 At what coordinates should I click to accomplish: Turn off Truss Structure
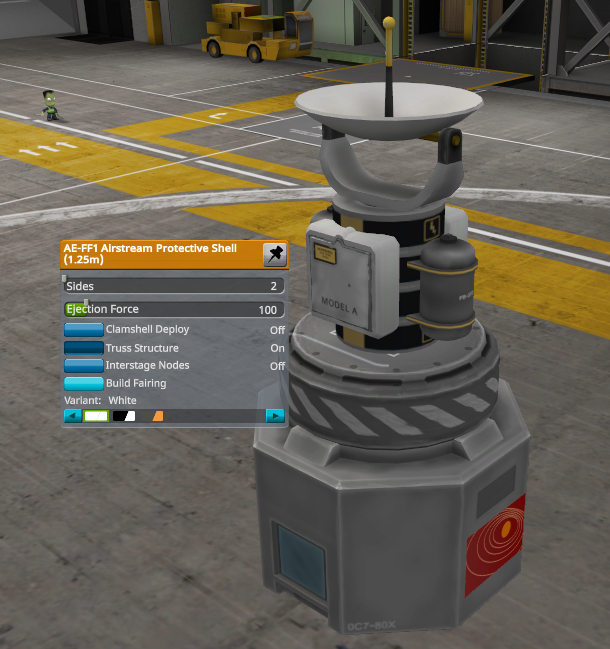pyautogui.click(x=84, y=348)
